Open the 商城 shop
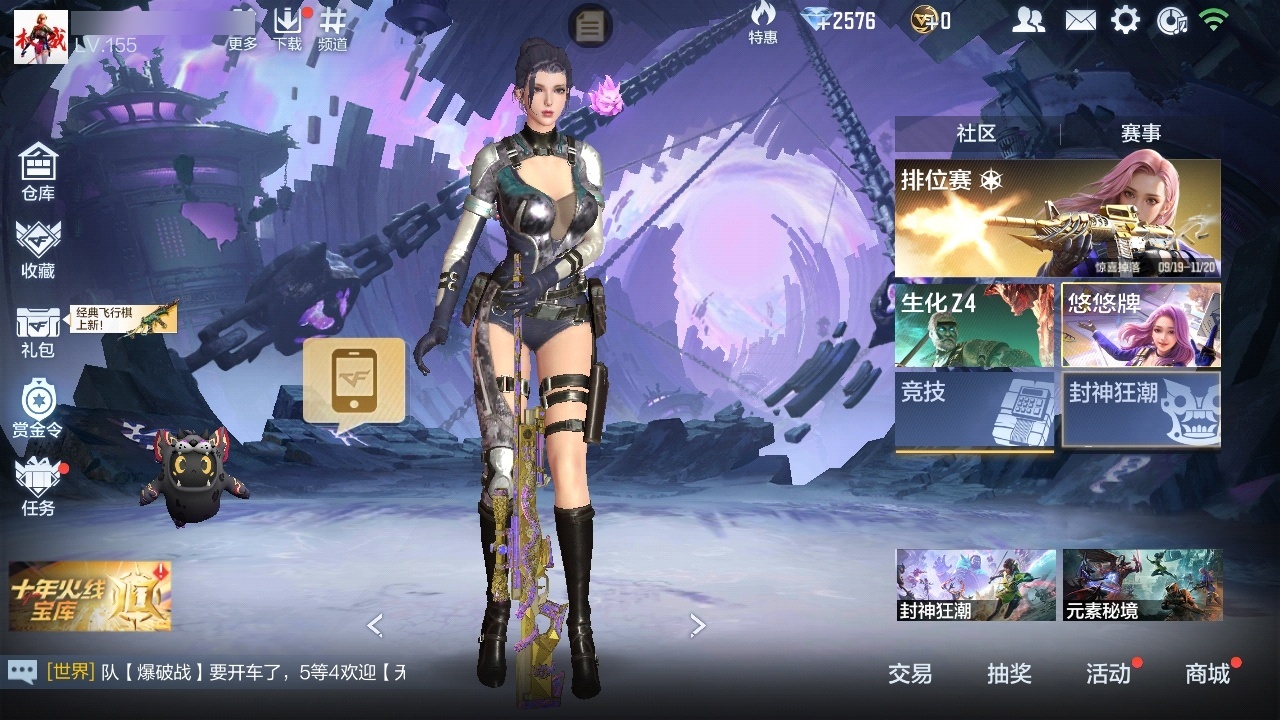The image size is (1280, 720). tap(1207, 674)
